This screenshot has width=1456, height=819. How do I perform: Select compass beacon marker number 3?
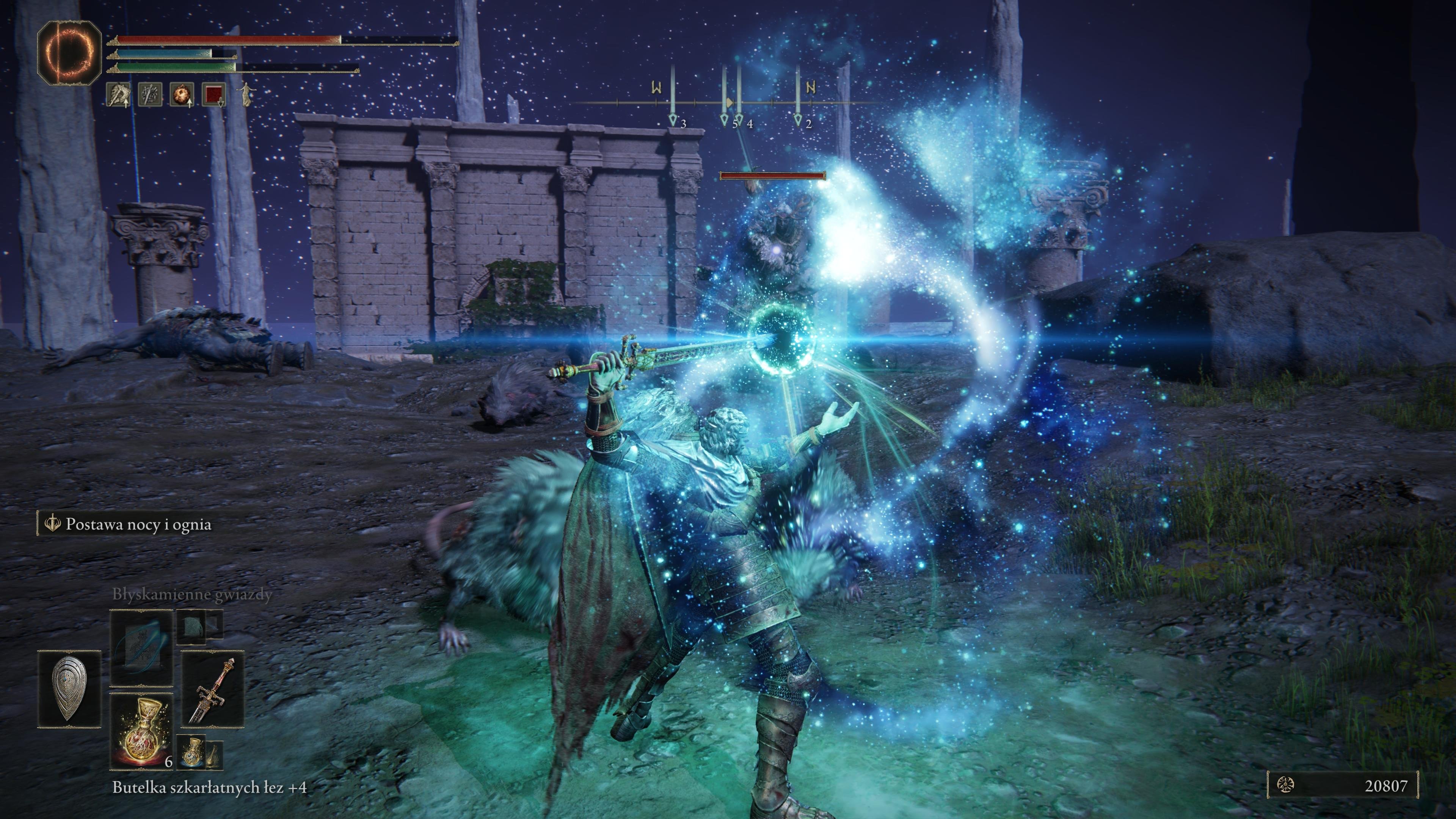(x=673, y=120)
